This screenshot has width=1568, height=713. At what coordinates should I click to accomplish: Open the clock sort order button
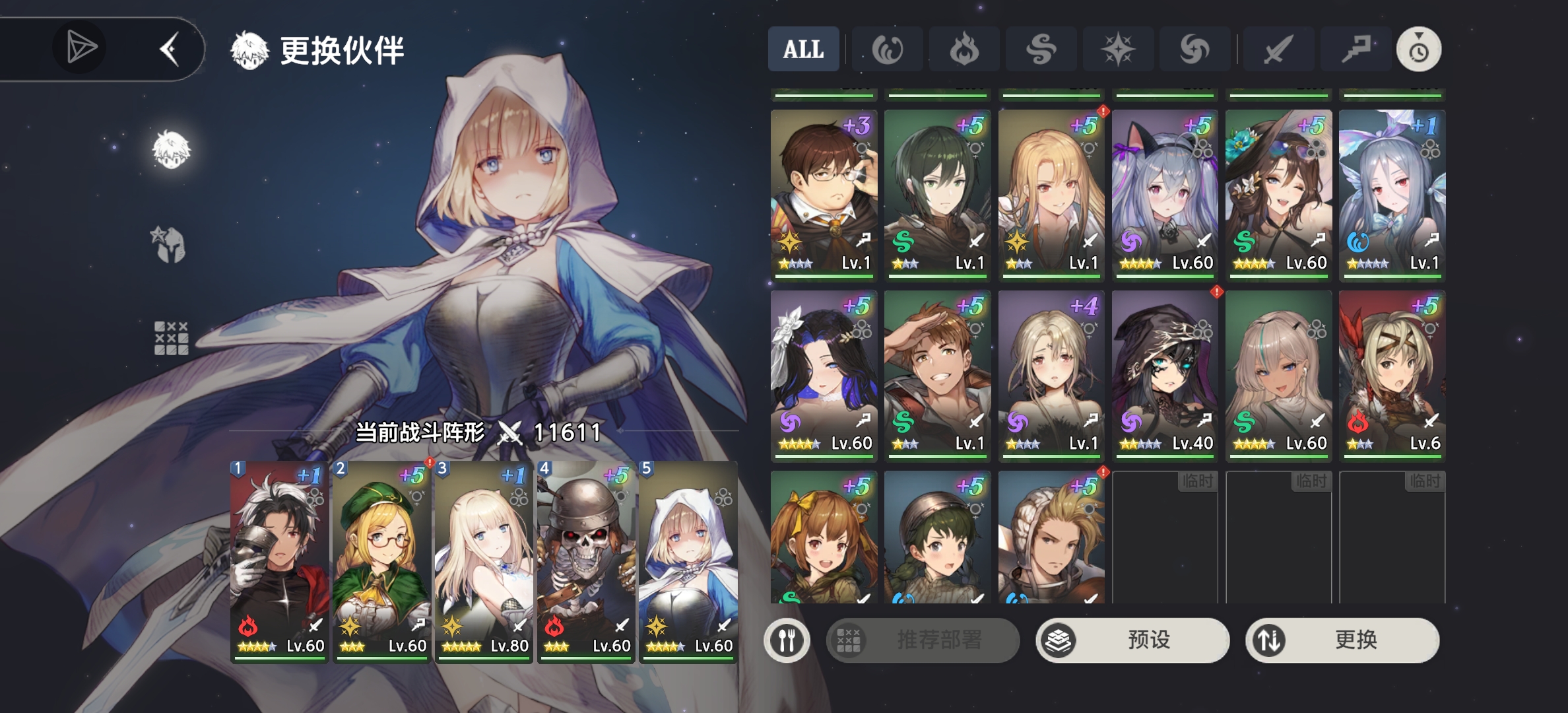point(1419,49)
